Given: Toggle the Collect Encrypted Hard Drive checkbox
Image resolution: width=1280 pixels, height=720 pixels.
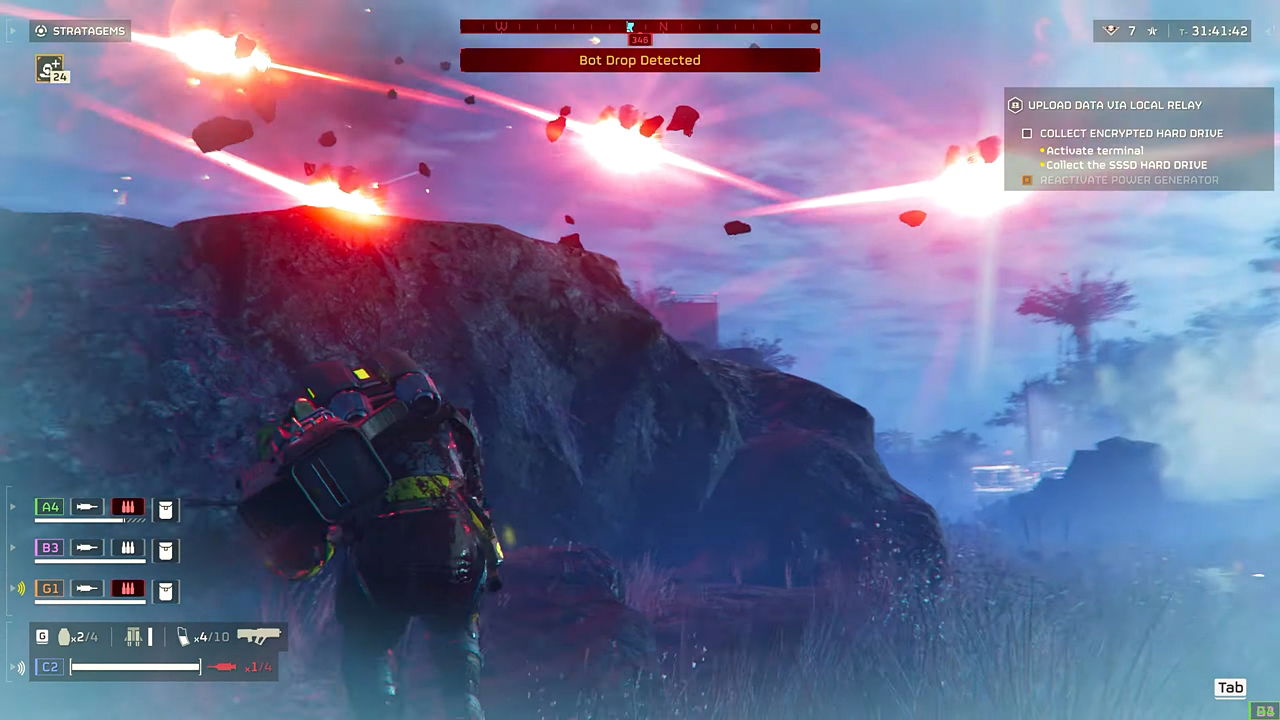Looking at the screenshot, I should click(1026, 133).
